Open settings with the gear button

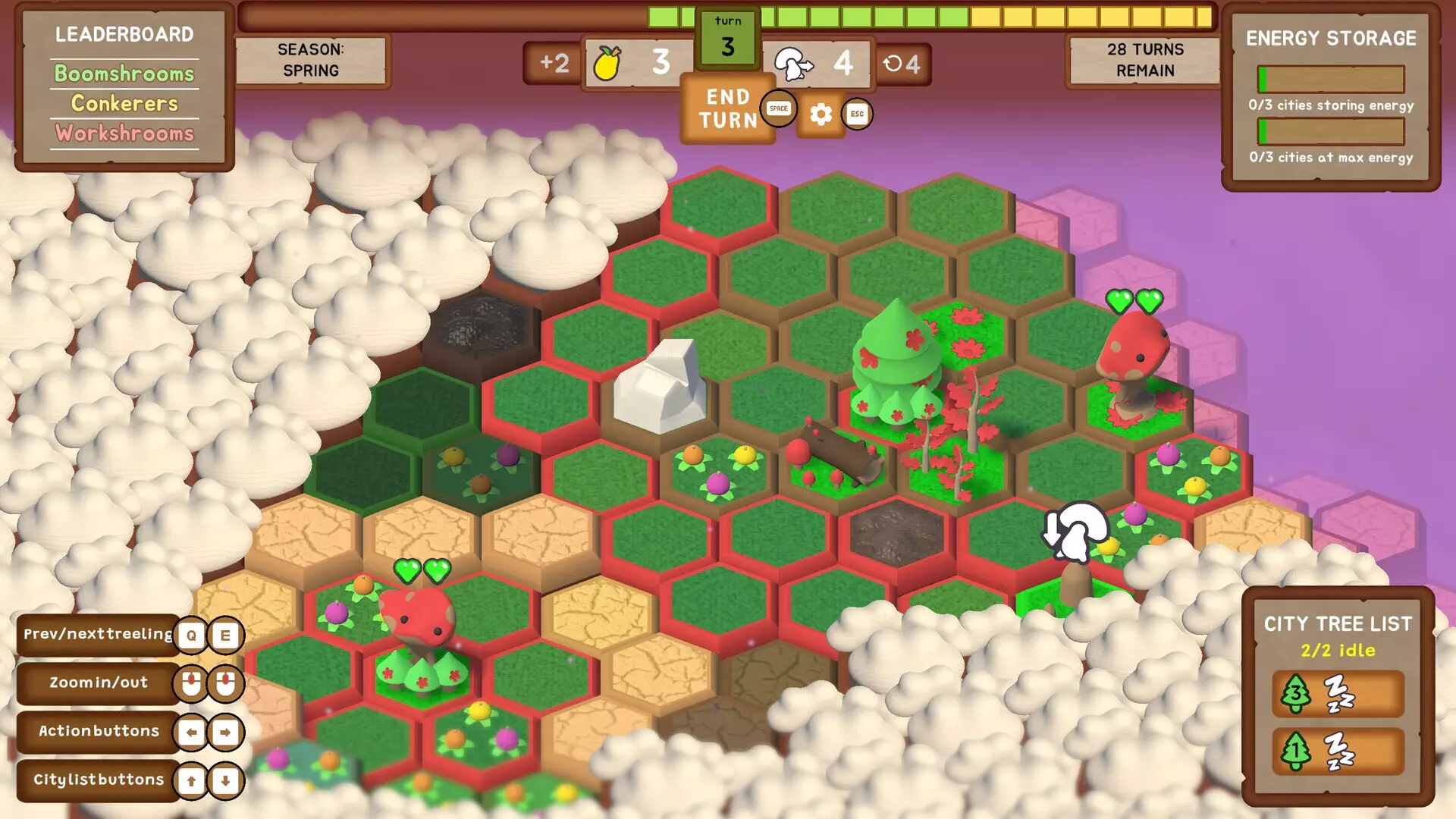pos(821,115)
